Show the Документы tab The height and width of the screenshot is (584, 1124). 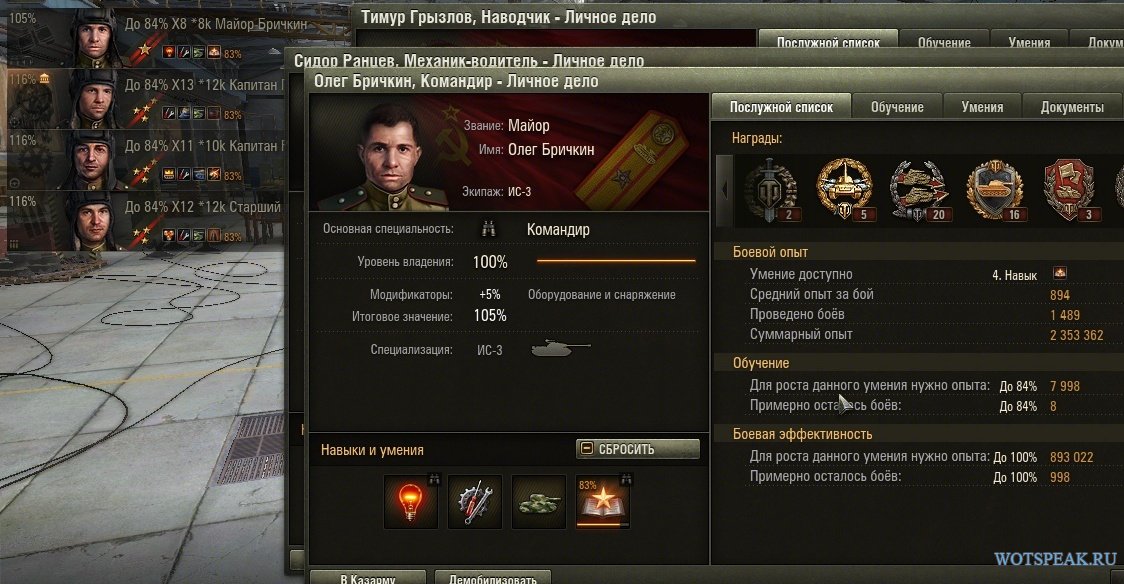(1072, 107)
